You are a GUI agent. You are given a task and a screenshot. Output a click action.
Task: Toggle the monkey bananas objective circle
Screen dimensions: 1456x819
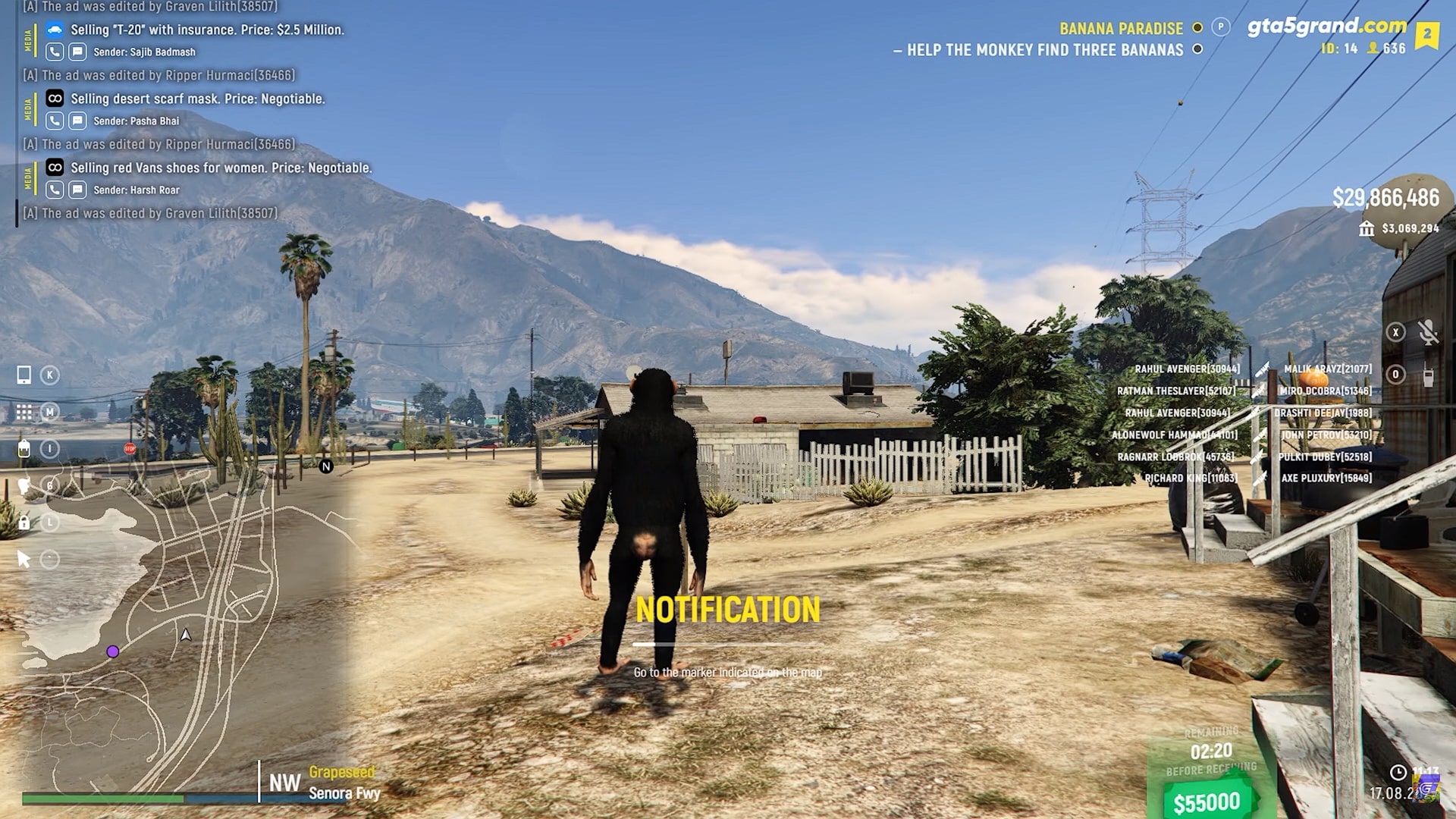[1197, 50]
